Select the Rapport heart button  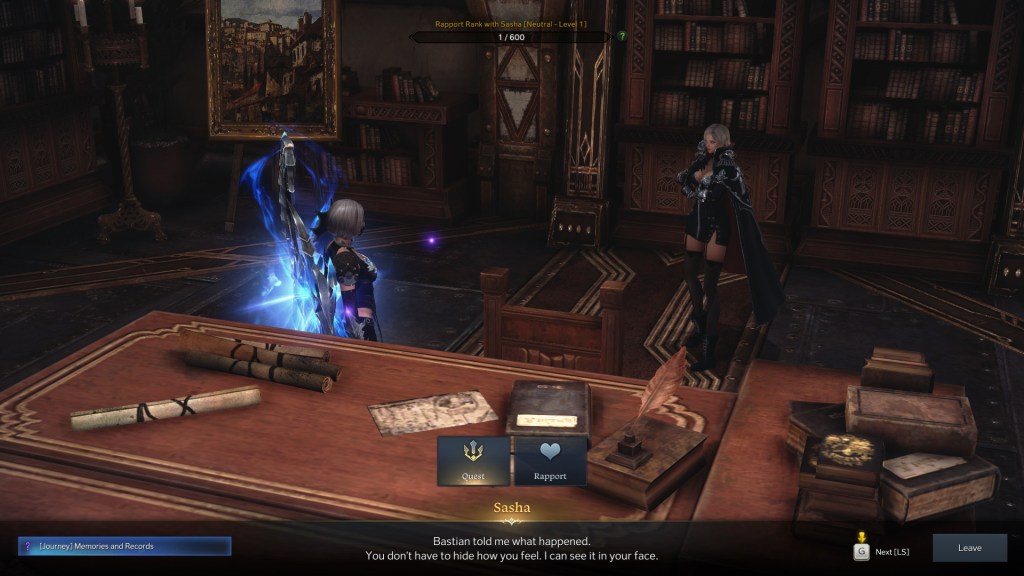pos(550,460)
